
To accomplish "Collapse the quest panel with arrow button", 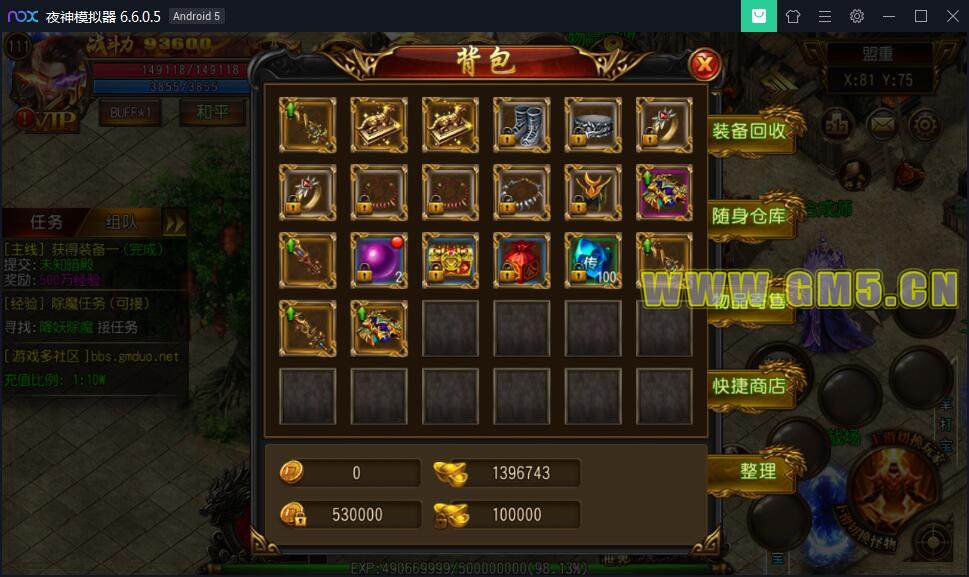I will pyautogui.click(x=175, y=222).
